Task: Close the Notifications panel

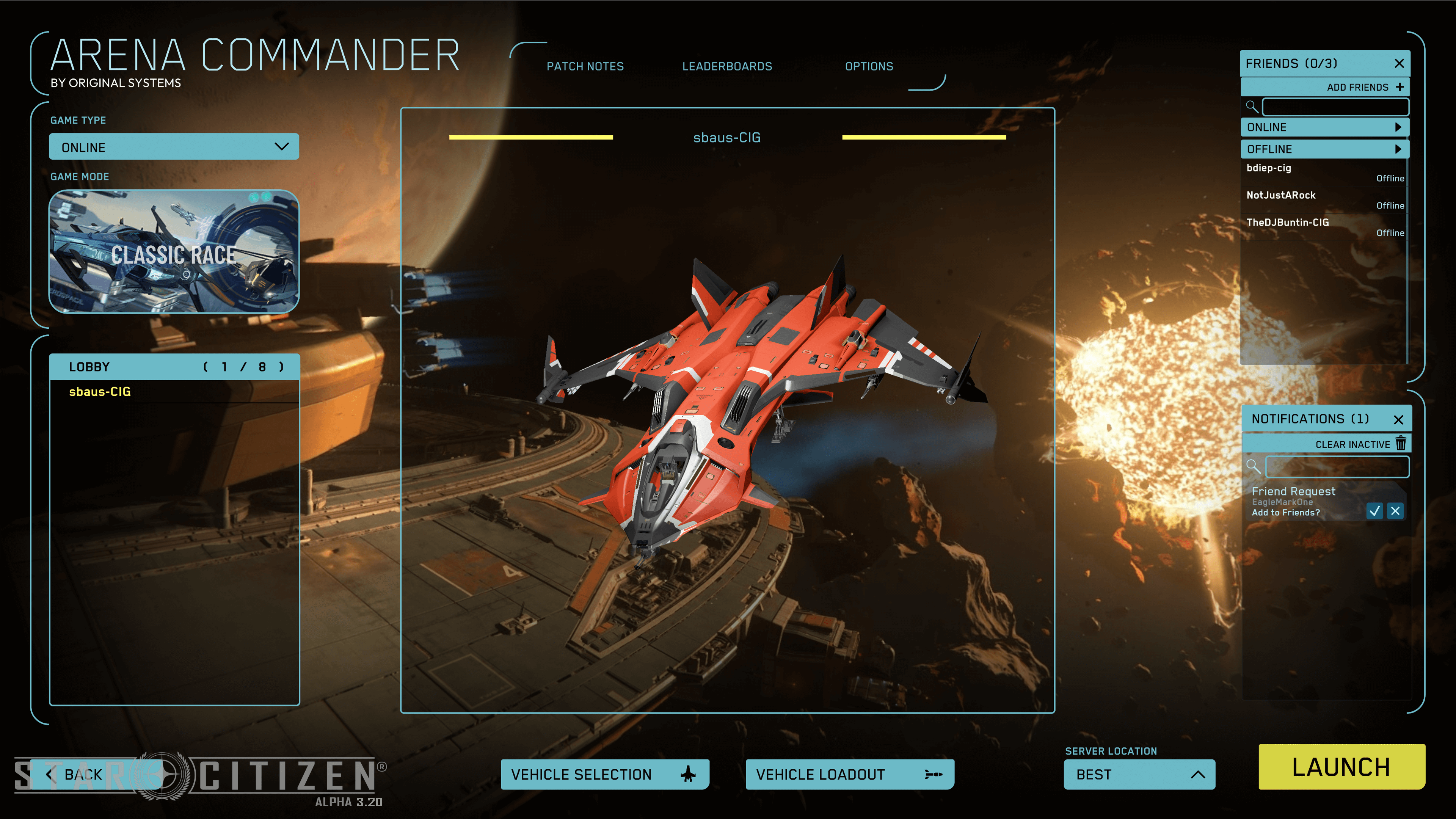Action: coord(1398,419)
